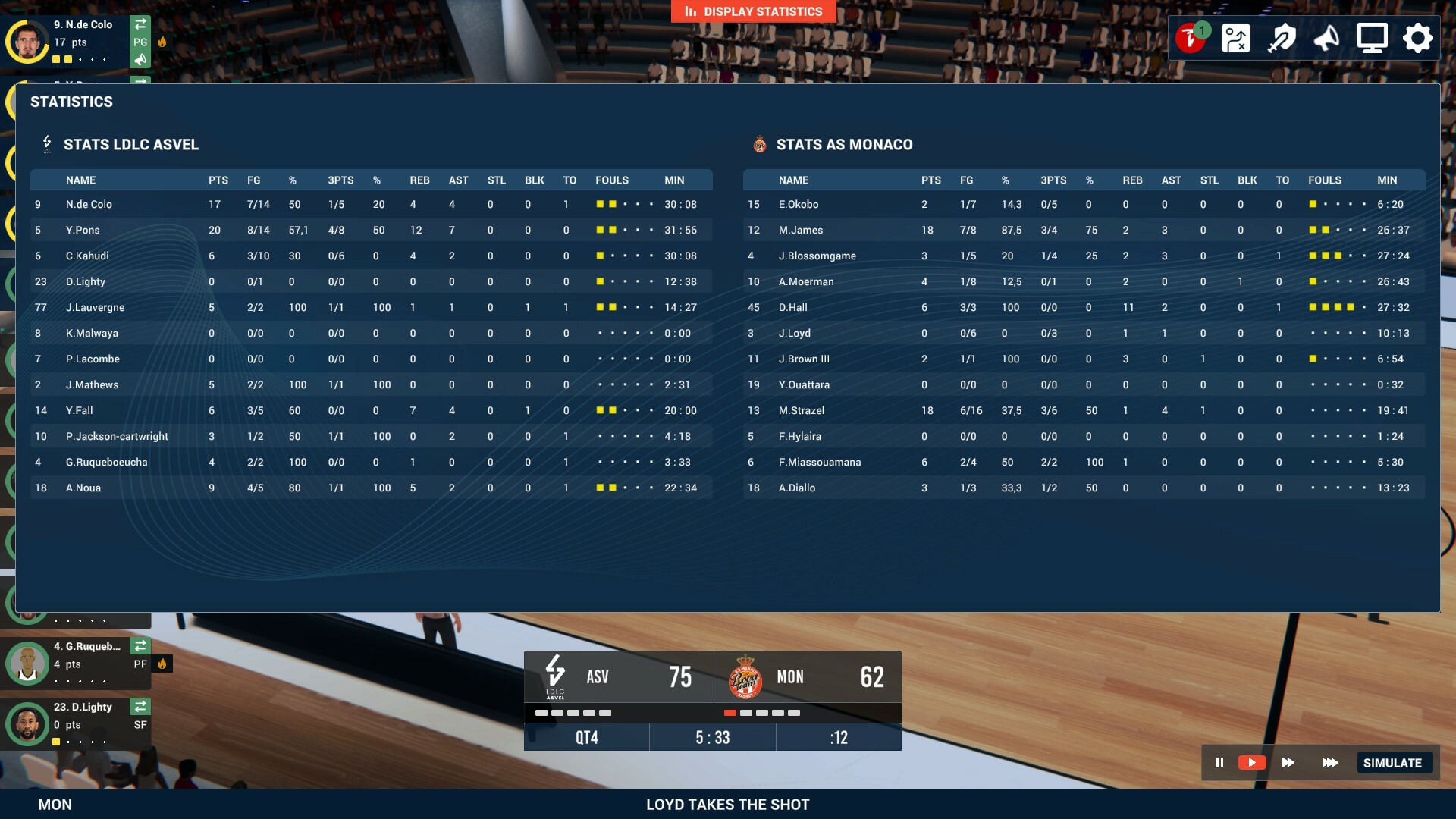Sort Monaco stats by the MIN column header
The image size is (1456, 819).
pos(1387,180)
